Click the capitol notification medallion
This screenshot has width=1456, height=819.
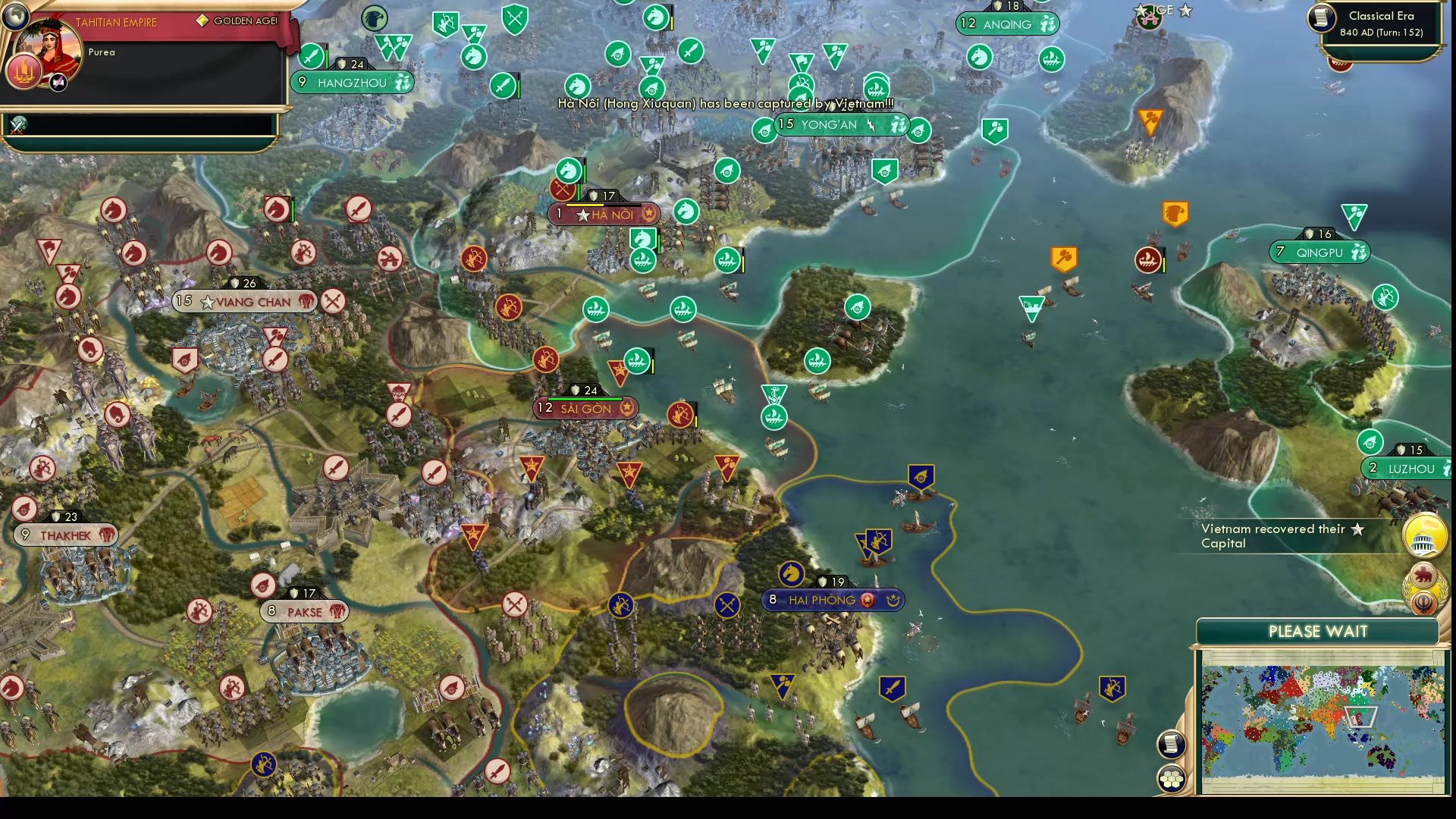(1424, 536)
